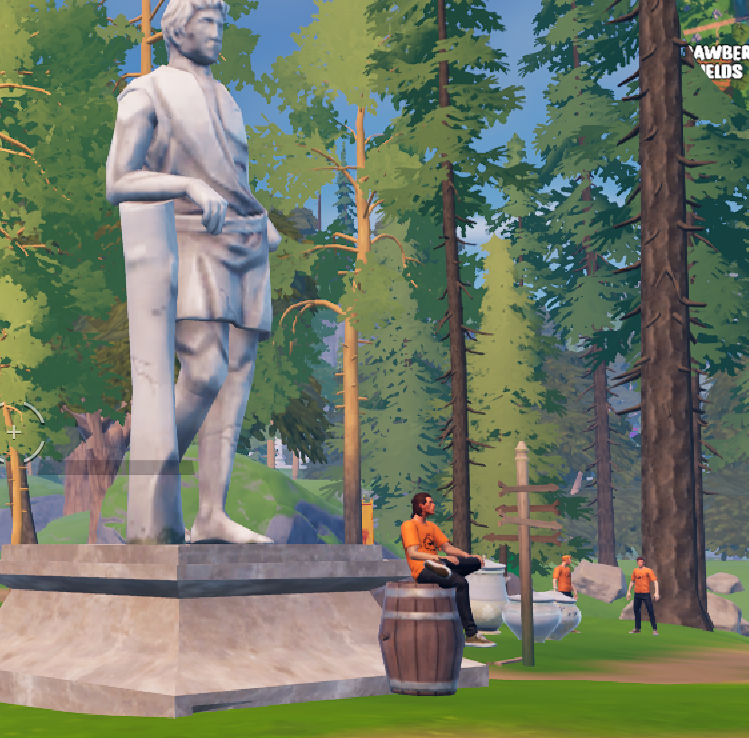Screen dimensions: 749x738
Task: Click the minimap showing Strawberry Fields
Action: (x=717, y=70)
